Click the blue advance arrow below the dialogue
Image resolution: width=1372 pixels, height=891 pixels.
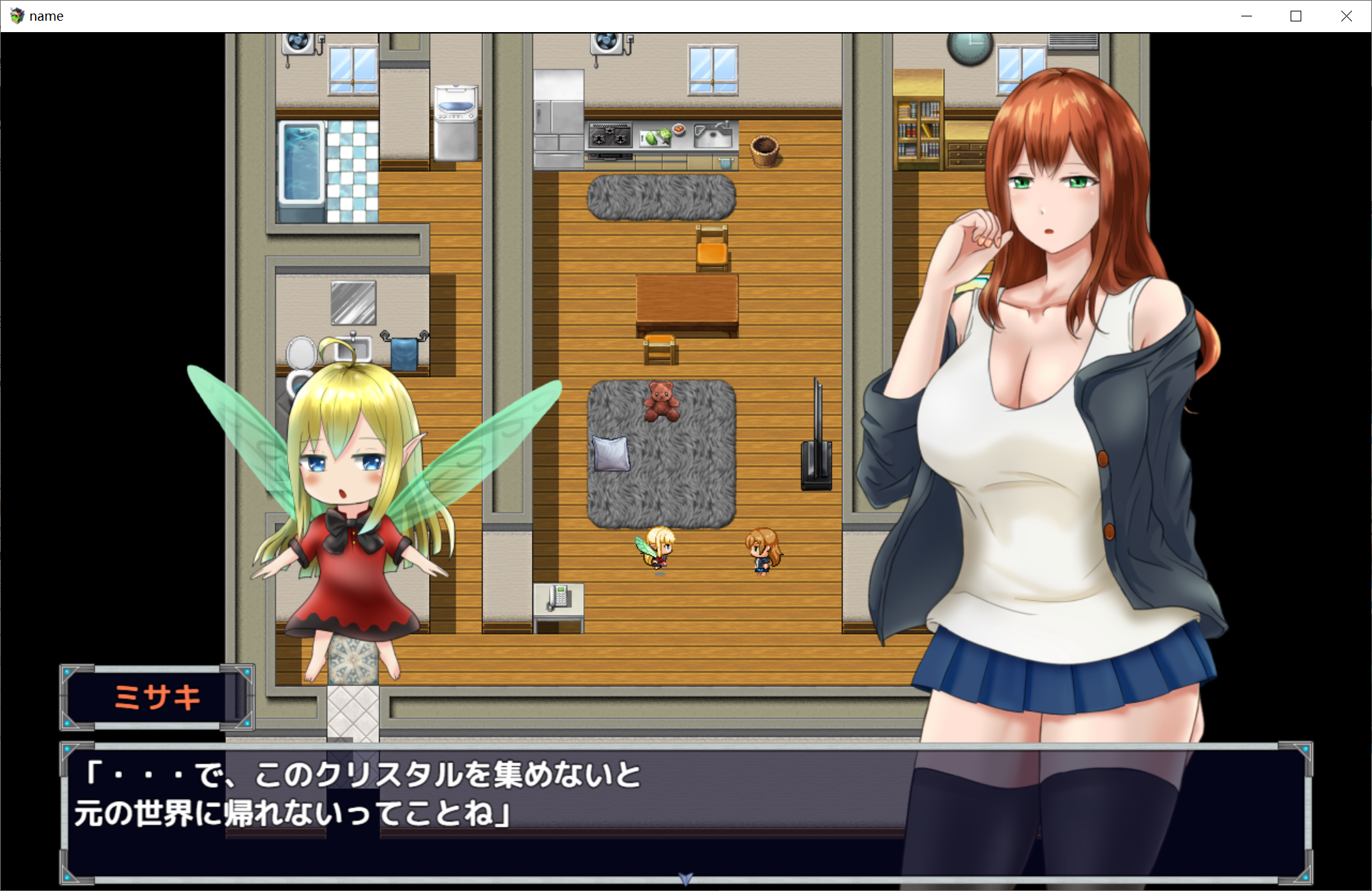click(x=685, y=880)
